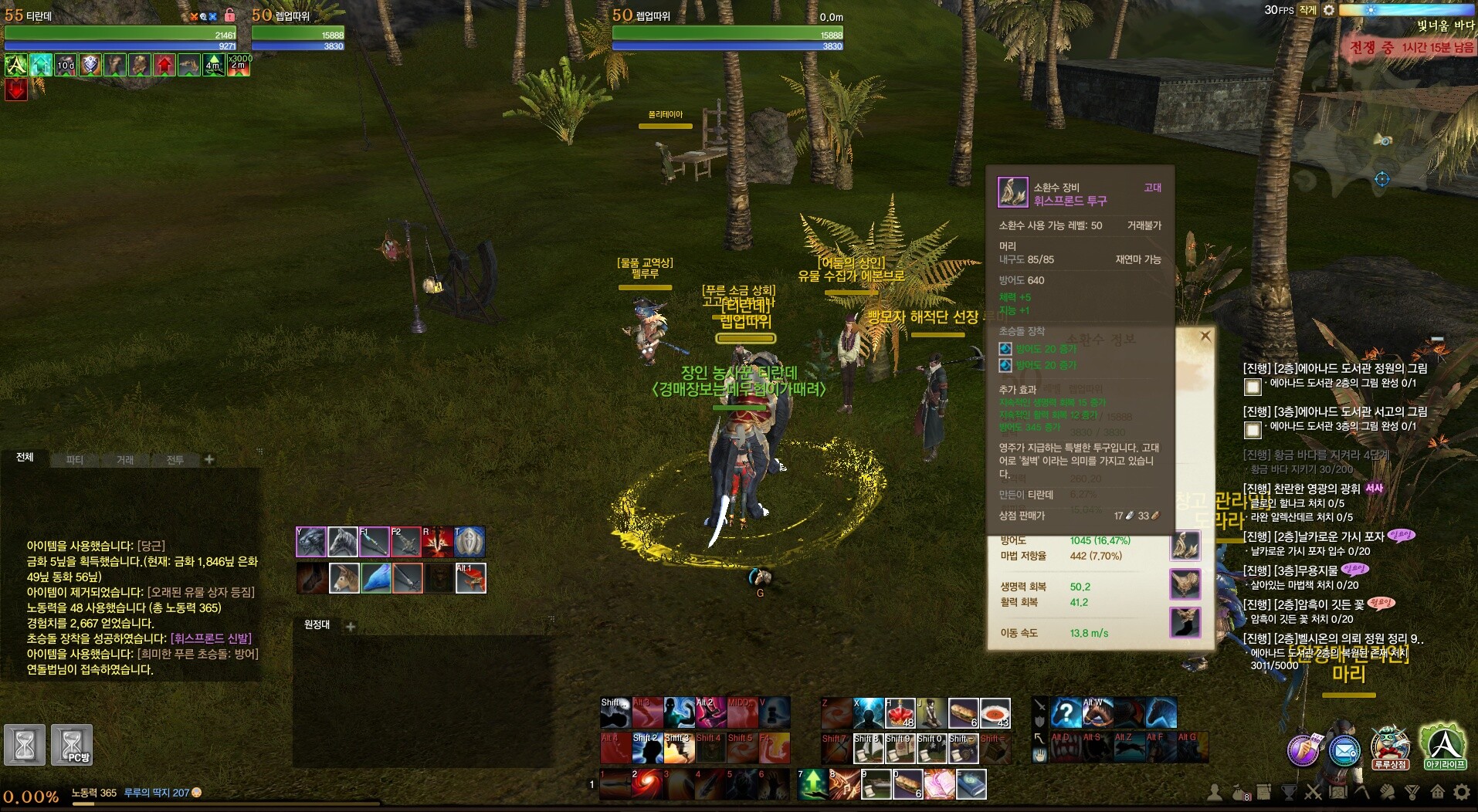1478x812 pixels.
Task: Open the gear settings icon in bottom menu
Action: (1461, 792)
